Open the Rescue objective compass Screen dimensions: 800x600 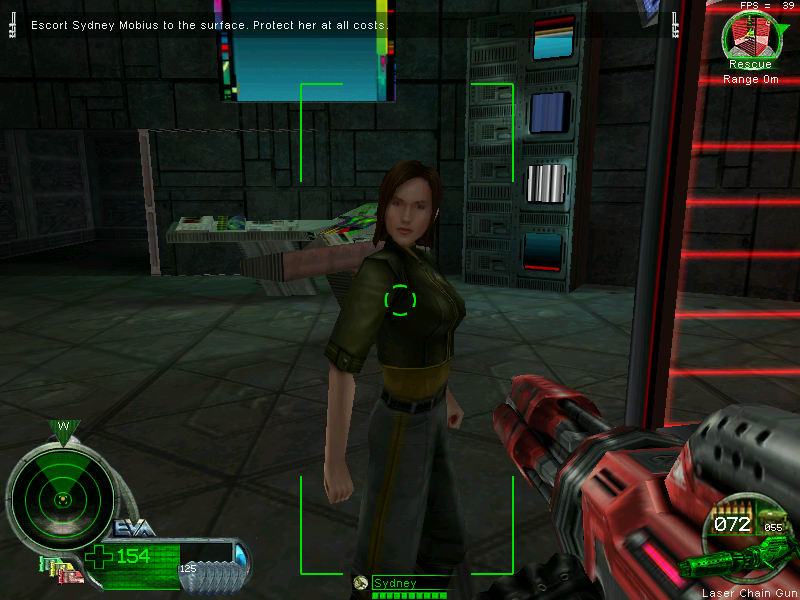pyautogui.click(x=749, y=36)
